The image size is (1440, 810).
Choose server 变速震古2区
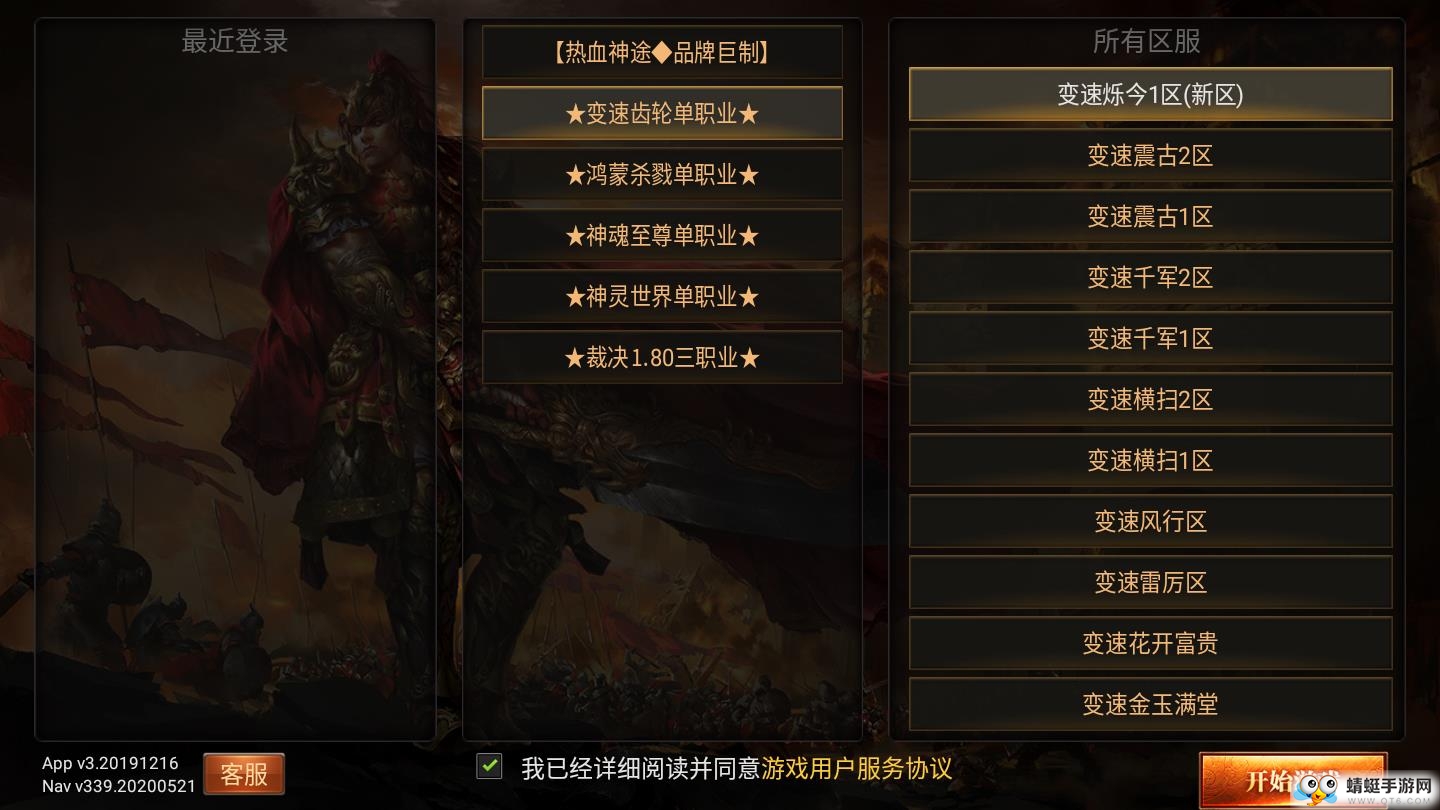click(1149, 155)
